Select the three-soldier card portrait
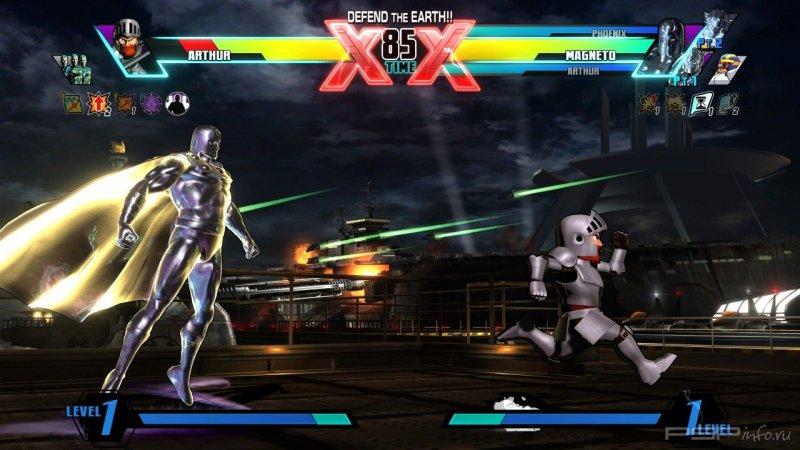 click(74, 69)
